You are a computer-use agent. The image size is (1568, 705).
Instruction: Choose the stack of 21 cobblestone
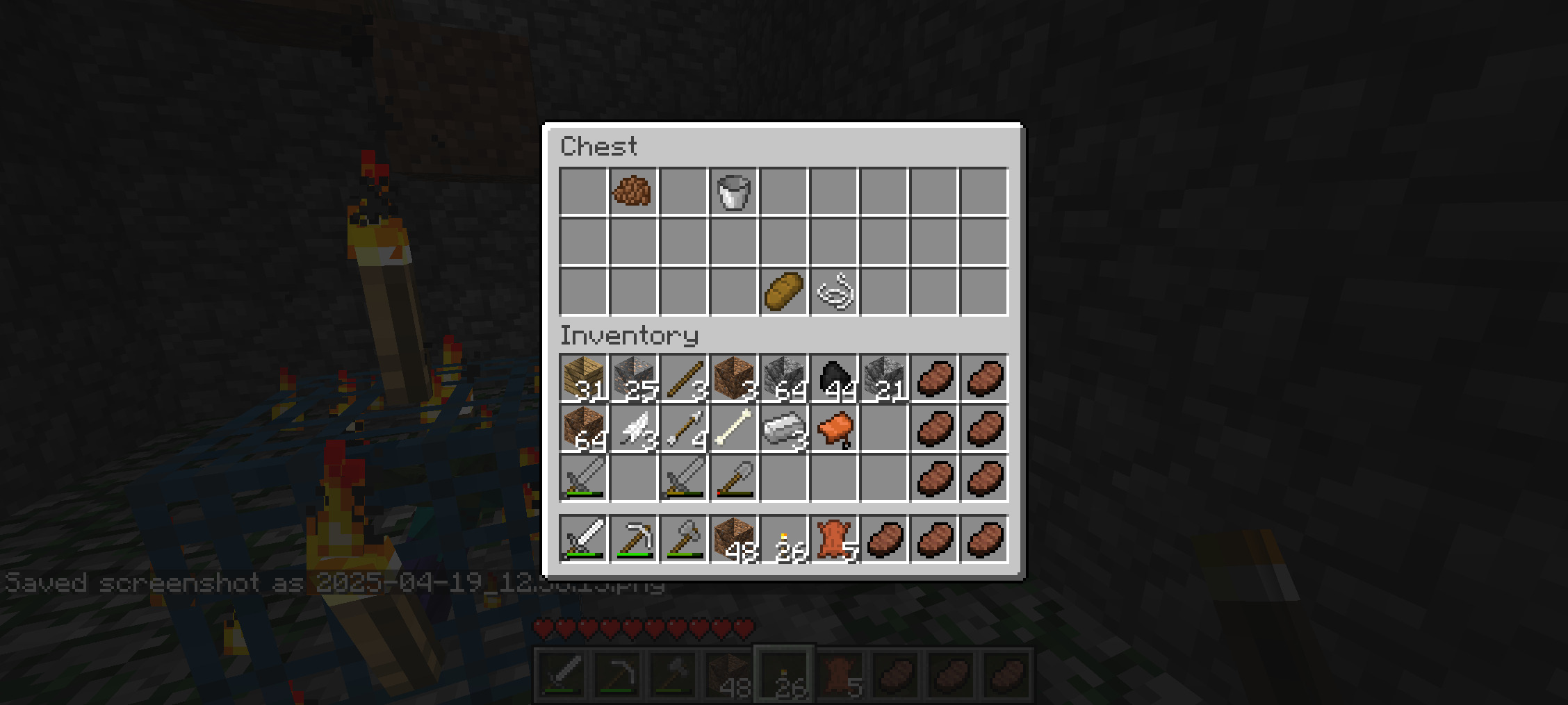point(884,379)
